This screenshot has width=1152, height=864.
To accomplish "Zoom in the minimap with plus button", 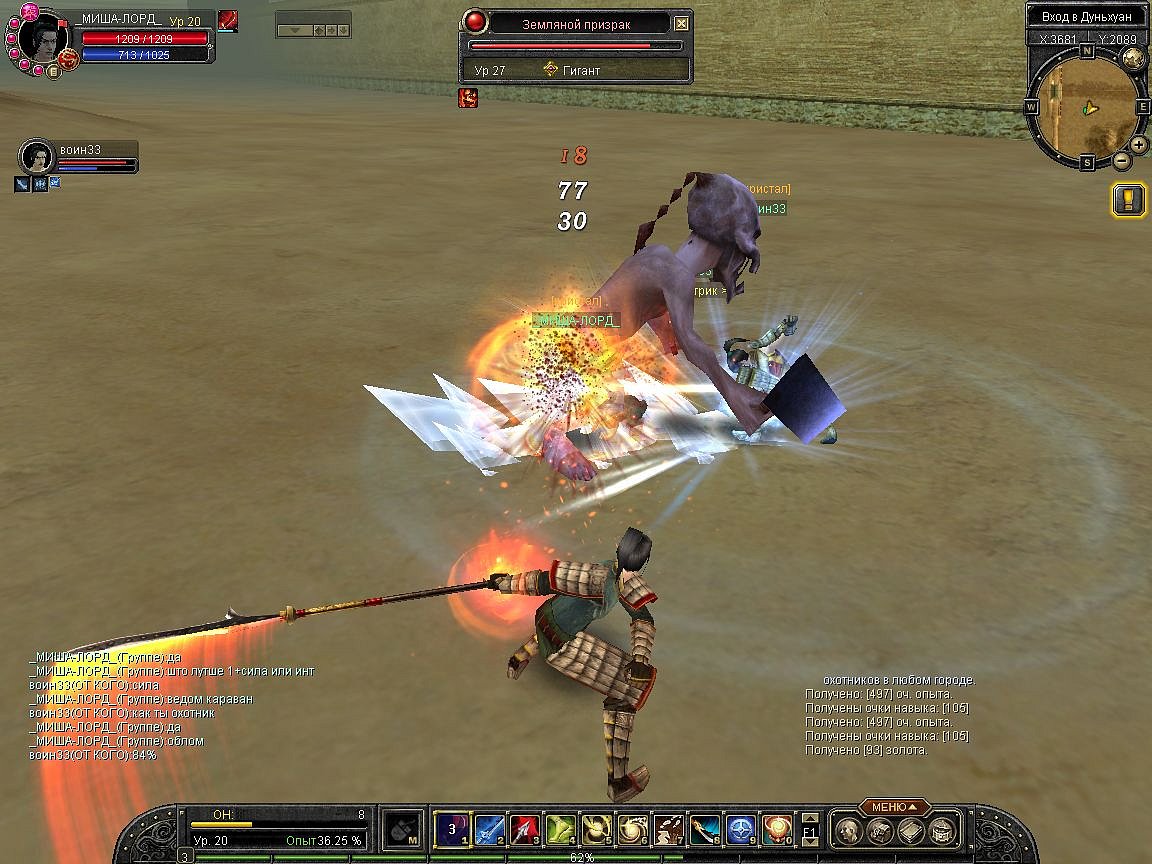I will (x=1139, y=144).
